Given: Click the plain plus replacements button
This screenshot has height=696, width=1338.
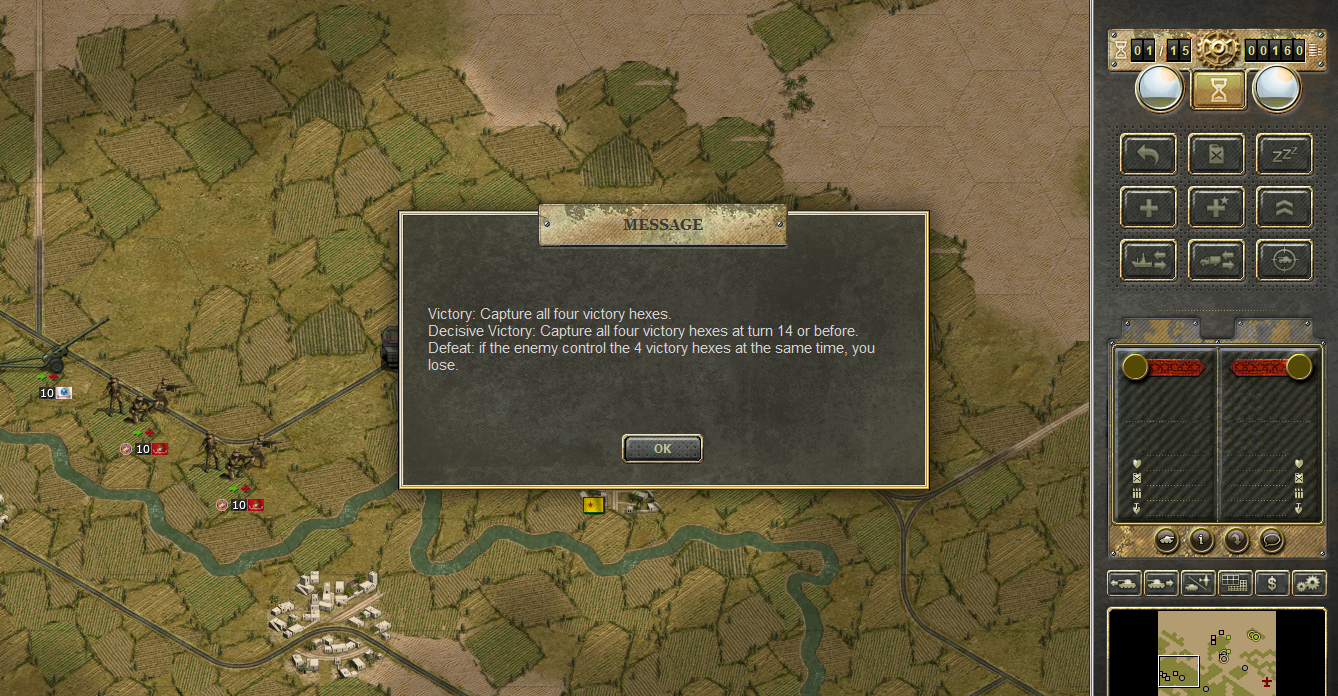Looking at the screenshot, I should [1149, 208].
